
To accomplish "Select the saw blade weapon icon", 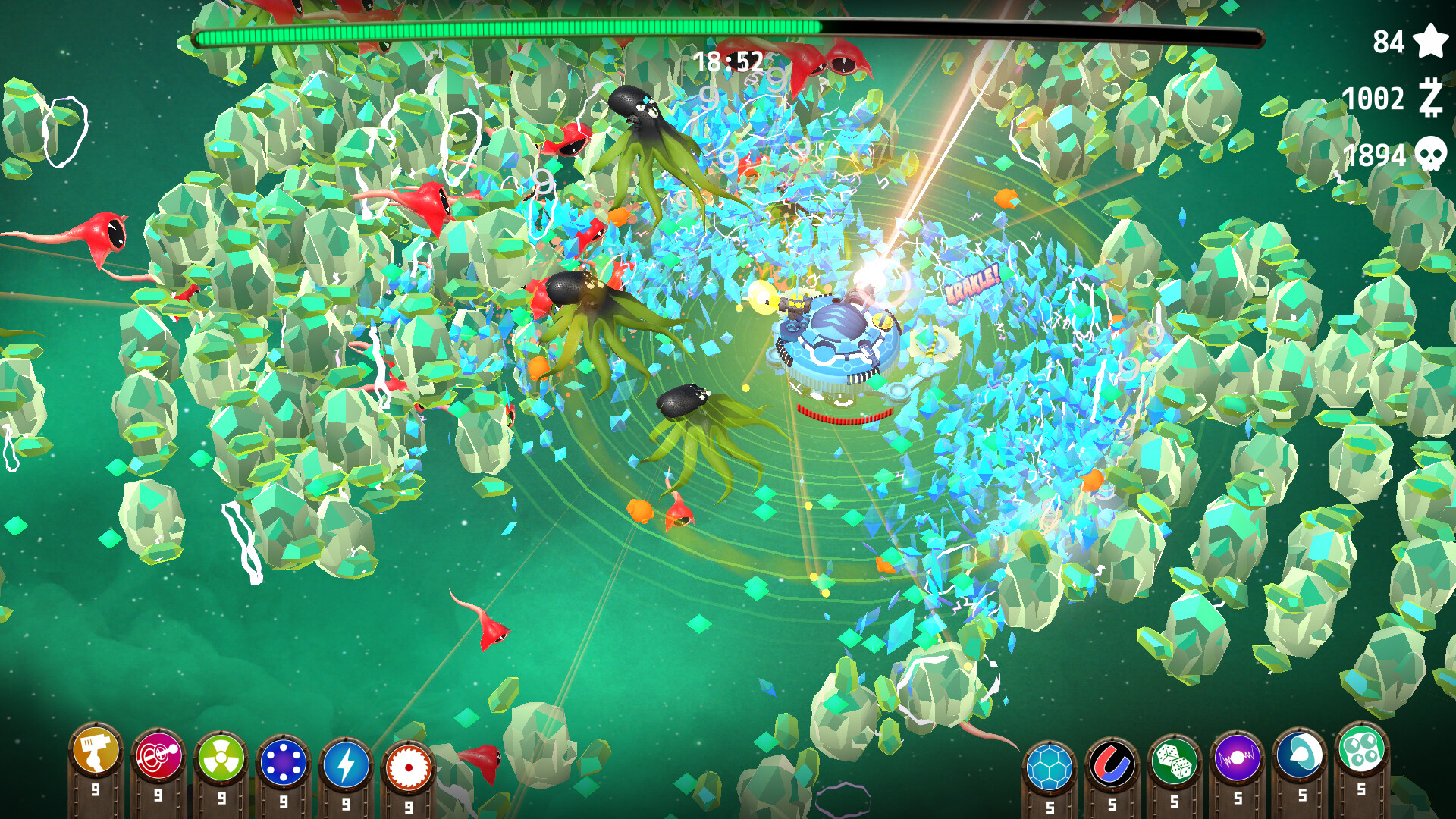I will [x=409, y=766].
